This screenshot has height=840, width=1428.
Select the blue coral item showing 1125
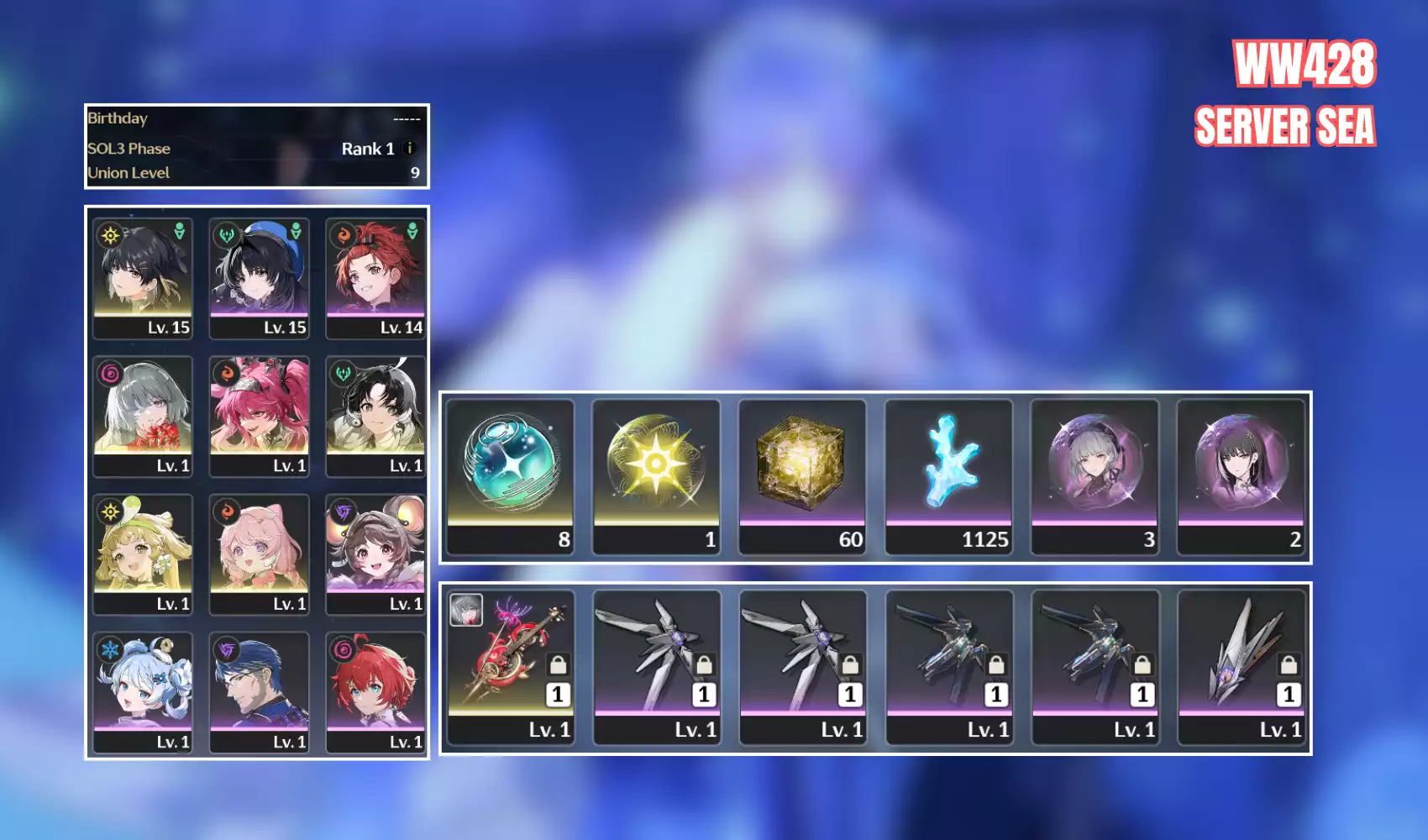pyautogui.click(x=948, y=475)
